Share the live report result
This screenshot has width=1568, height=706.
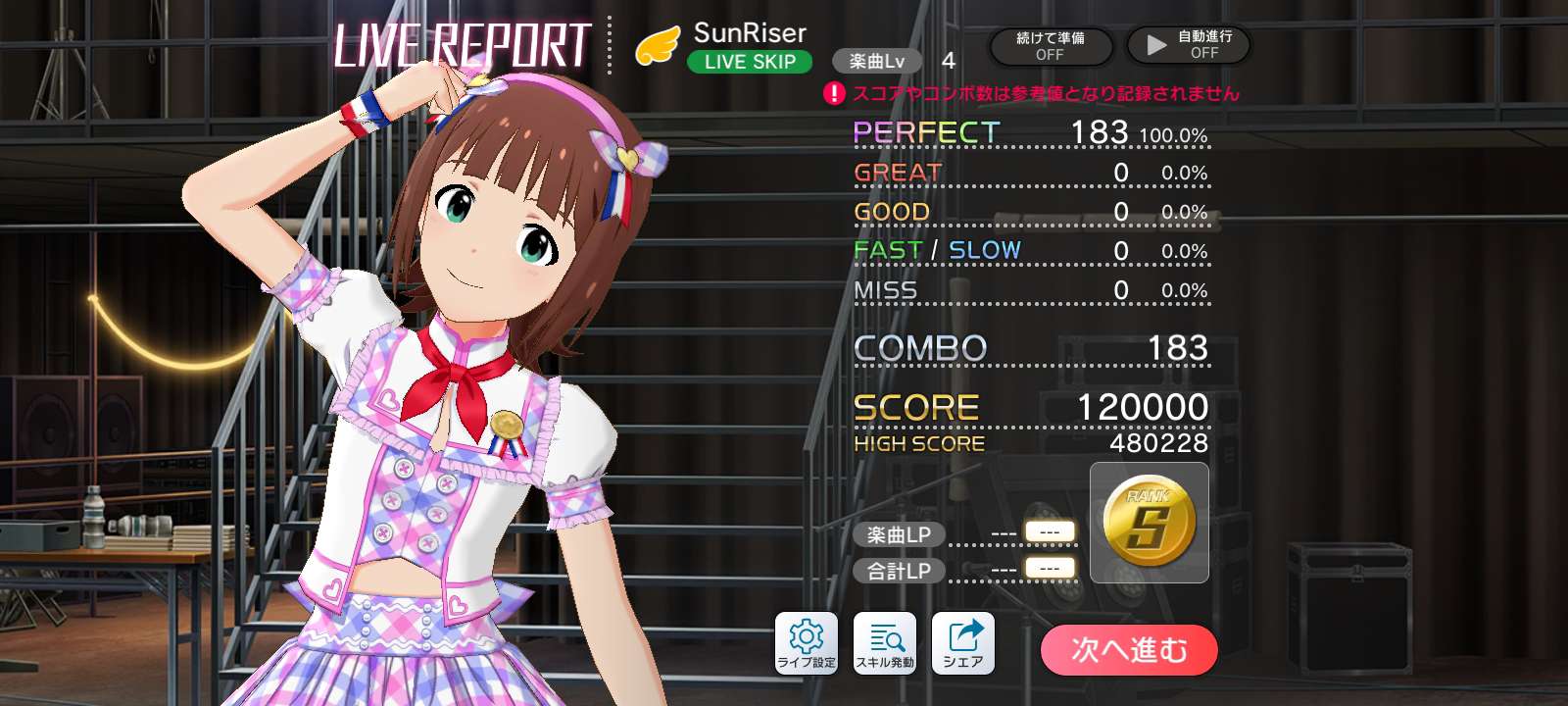[963, 643]
